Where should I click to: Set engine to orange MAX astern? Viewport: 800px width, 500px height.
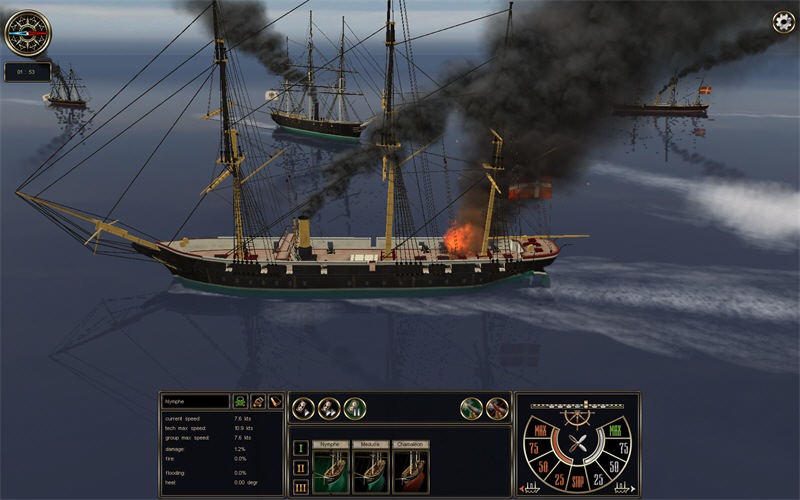pos(541,432)
